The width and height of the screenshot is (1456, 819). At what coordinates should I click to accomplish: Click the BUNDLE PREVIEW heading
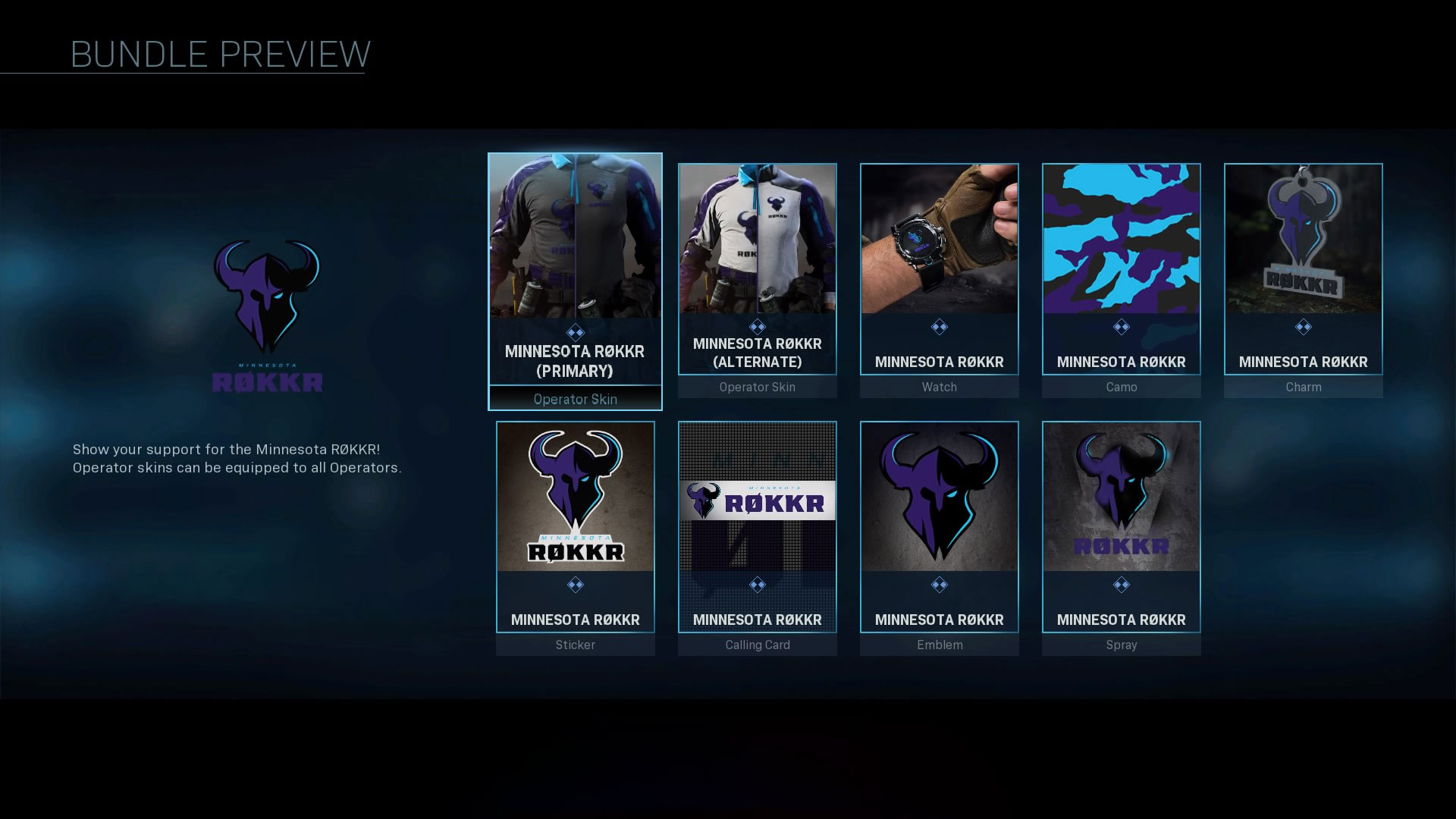[218, 53]
